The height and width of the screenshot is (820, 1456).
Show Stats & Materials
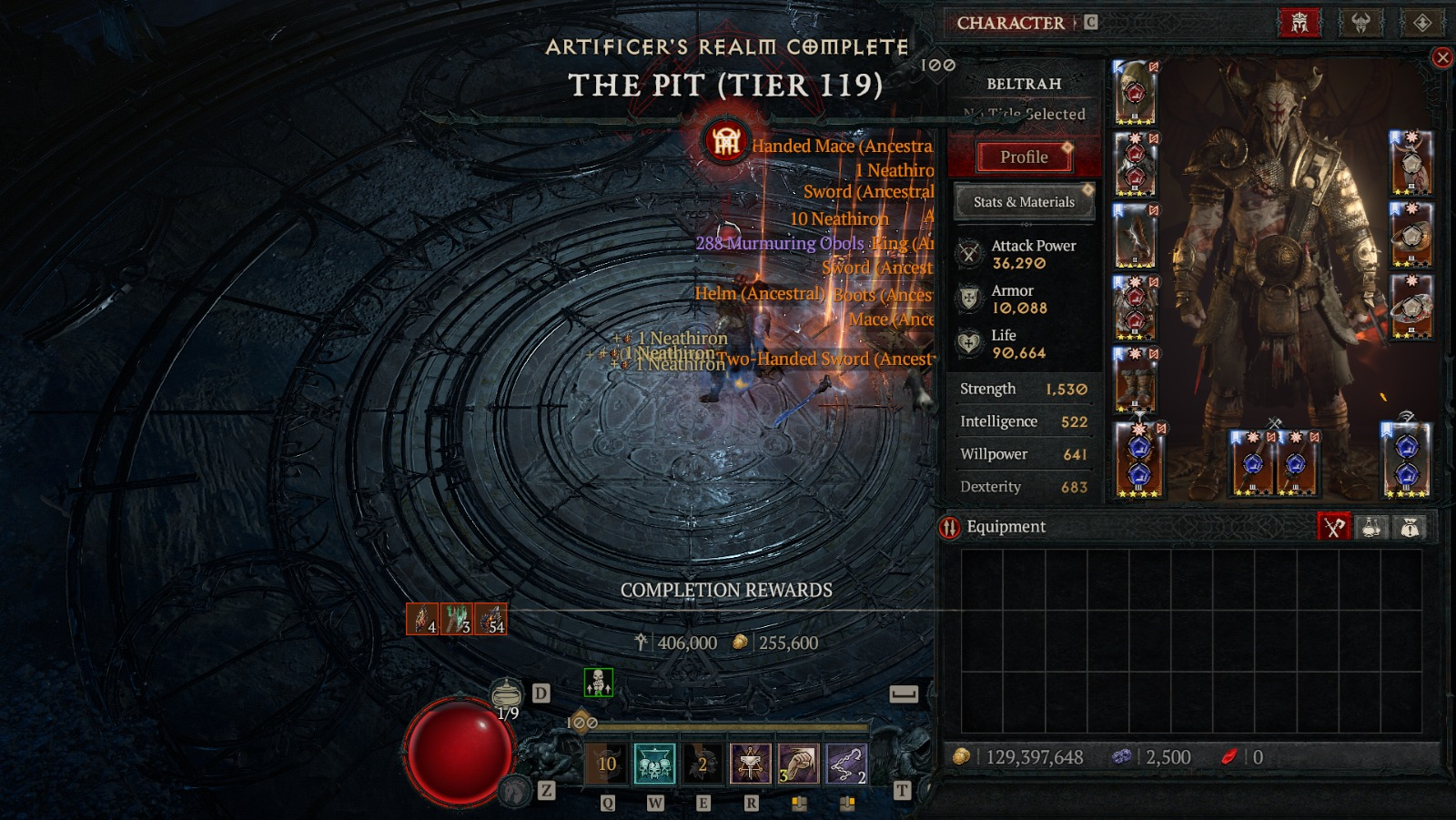pyautogui.click(x=1024, y=202)
